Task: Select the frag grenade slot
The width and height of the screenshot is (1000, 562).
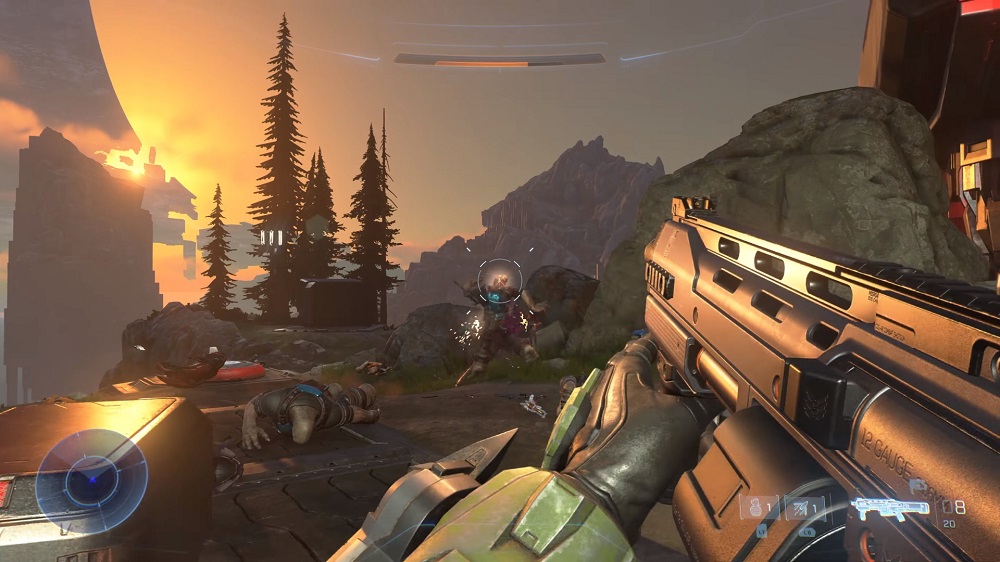Action: (x=759, y=508)
